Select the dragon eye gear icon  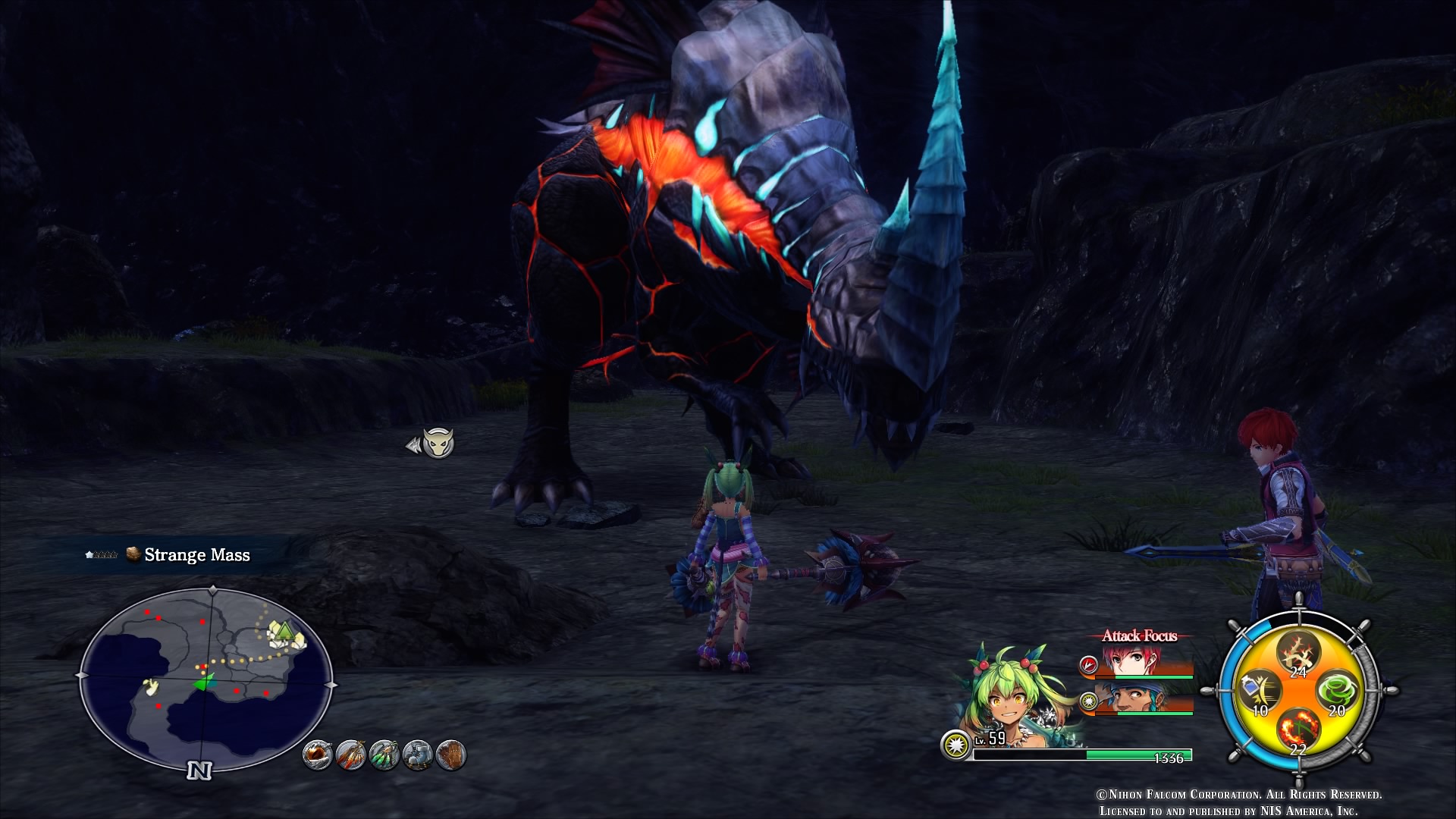(317, 755)
